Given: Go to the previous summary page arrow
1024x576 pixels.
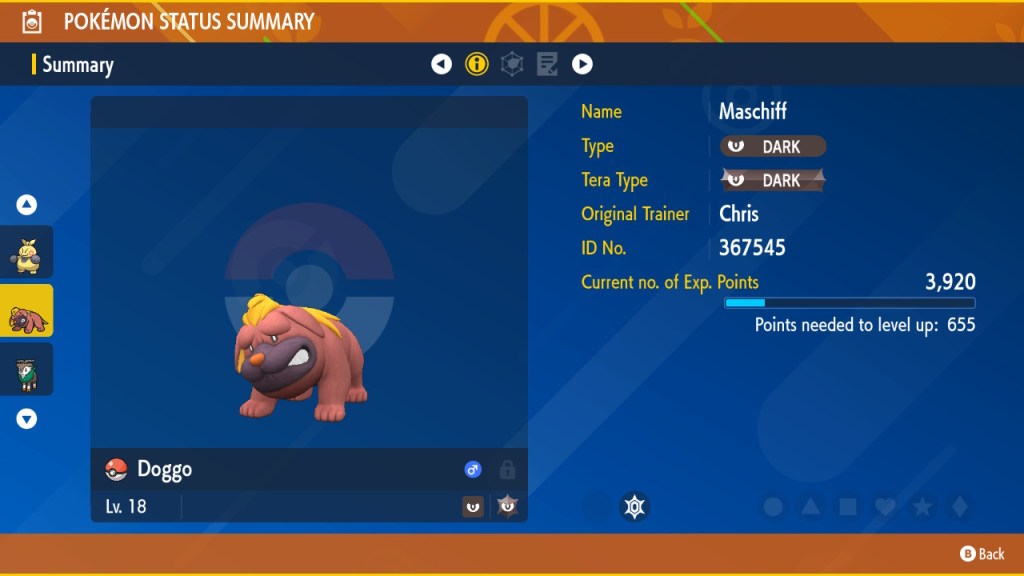Looking at the screenshot, I should tap(441, 65).
